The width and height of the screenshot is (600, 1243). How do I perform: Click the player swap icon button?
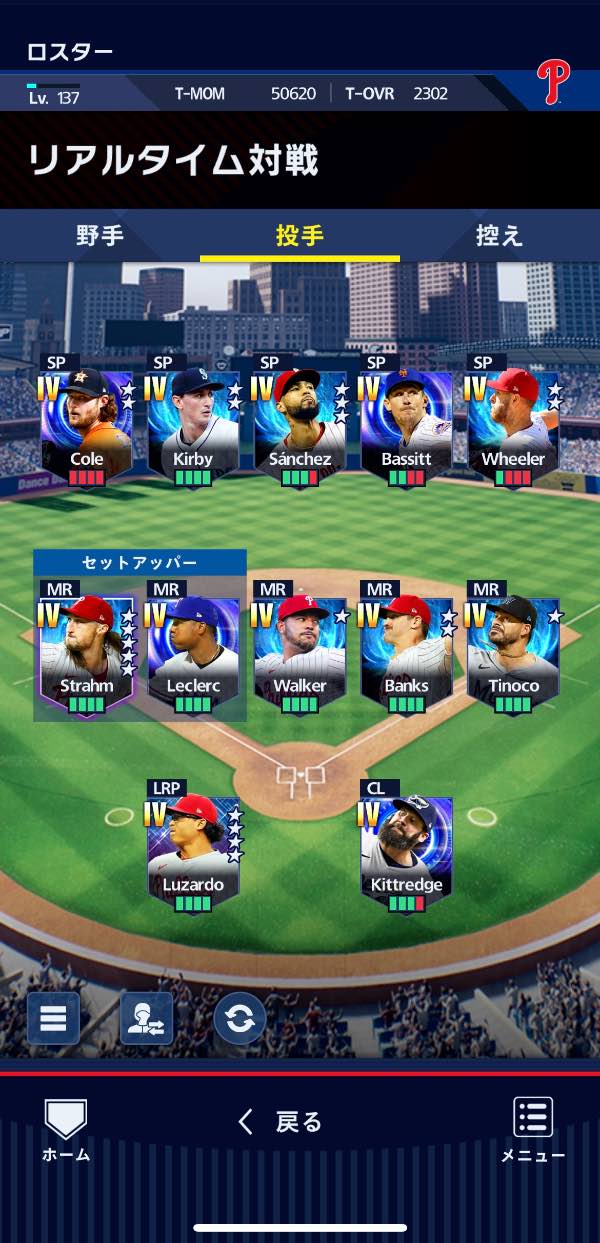pyautogui.click(x=146, y=1018)
